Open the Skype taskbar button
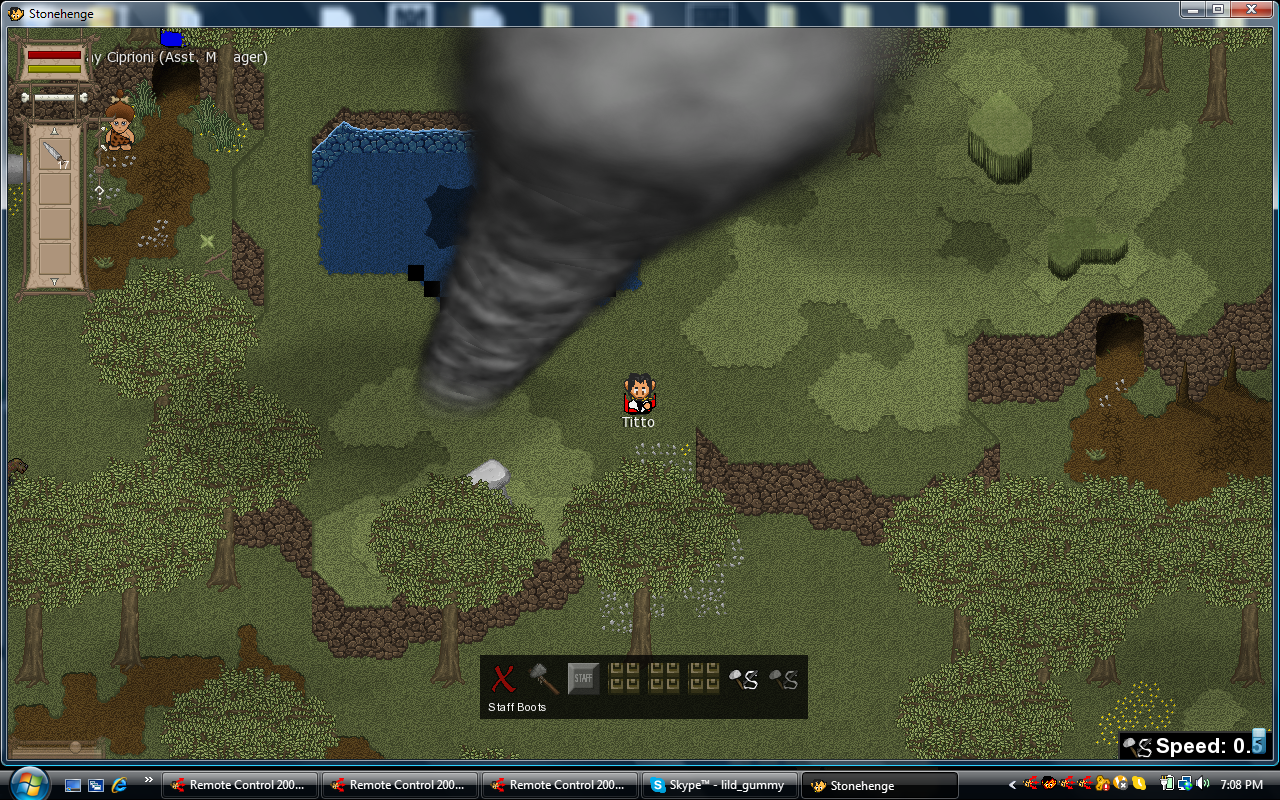 pos(720,785)
